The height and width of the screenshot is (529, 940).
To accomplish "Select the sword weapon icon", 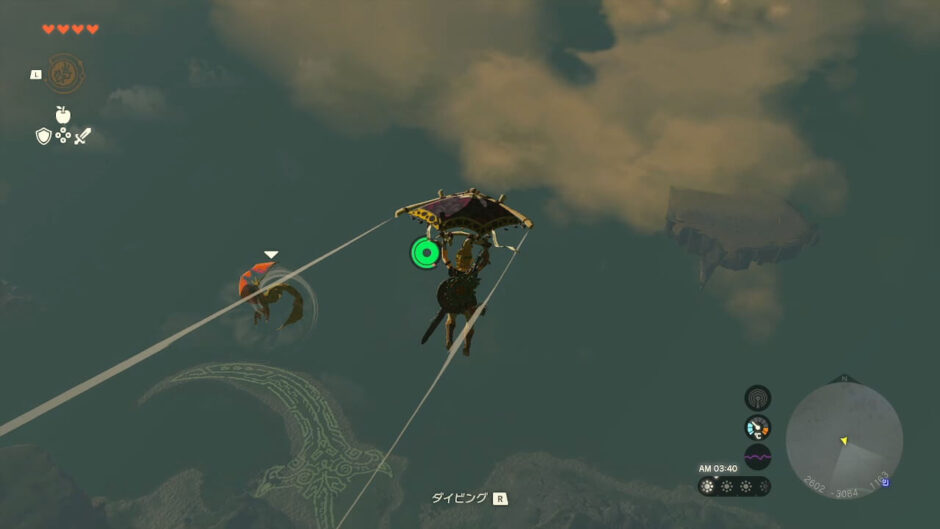I will click(83, 136).
